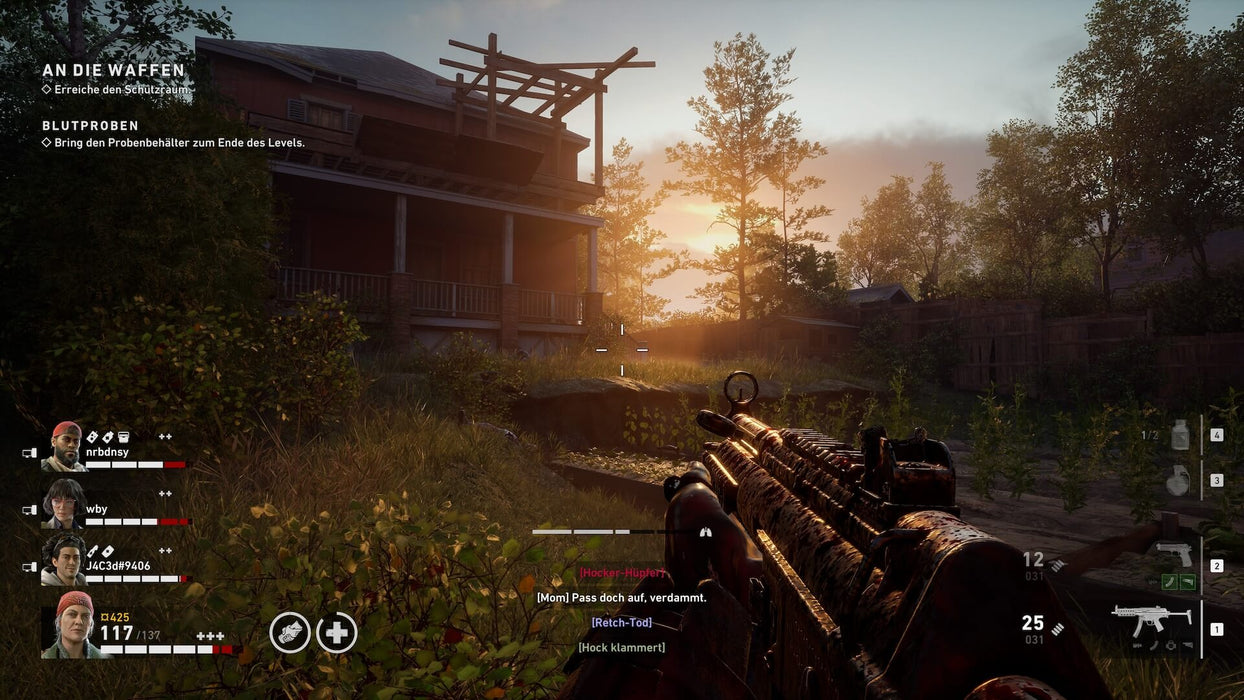
Task: Click the bandage icon next to the health bar
Action: [290, 632]
